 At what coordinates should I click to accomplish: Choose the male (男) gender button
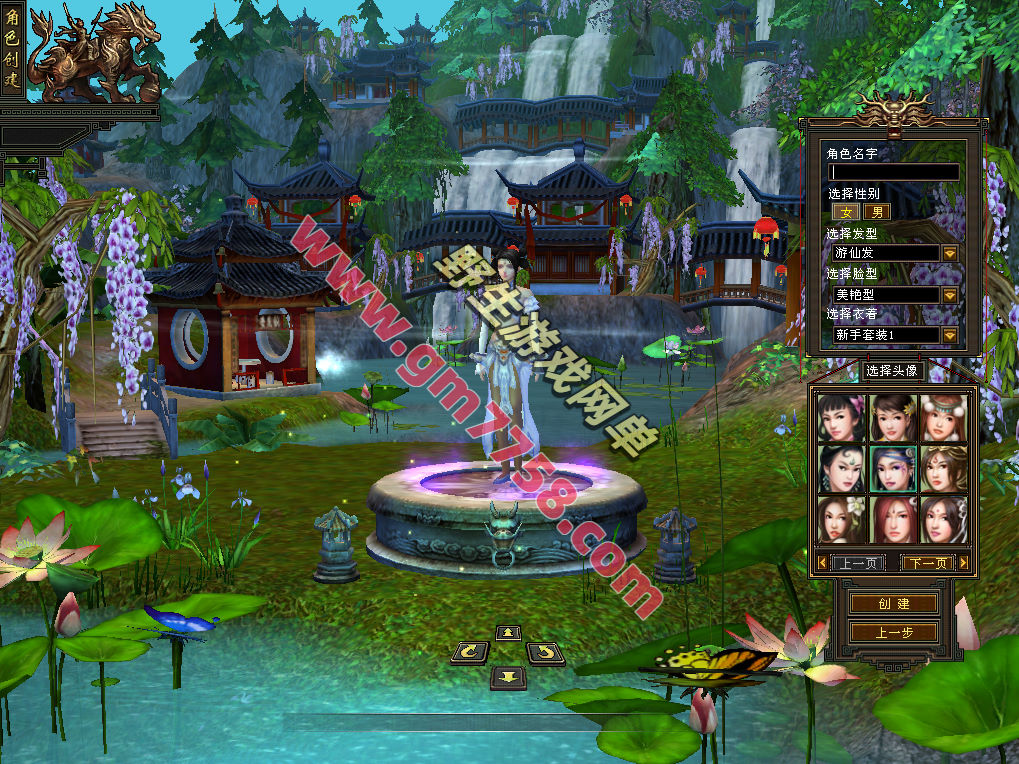coord(877,212)
